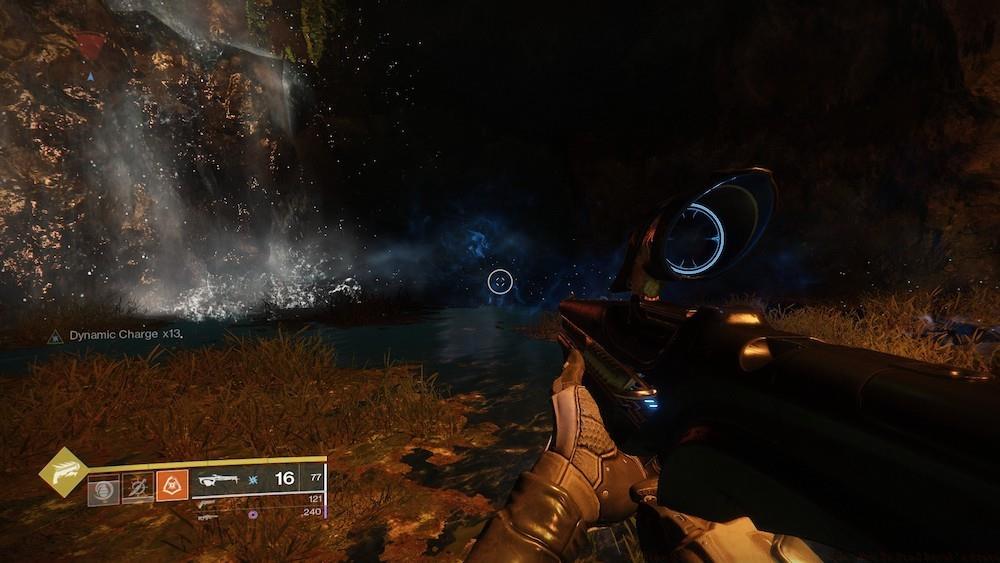Image resolution: width=1000 pixels, height=563 pixels.
Task: Click the Dynamic Charge x13 buff indicator
Action: click(x=116, y=336)
